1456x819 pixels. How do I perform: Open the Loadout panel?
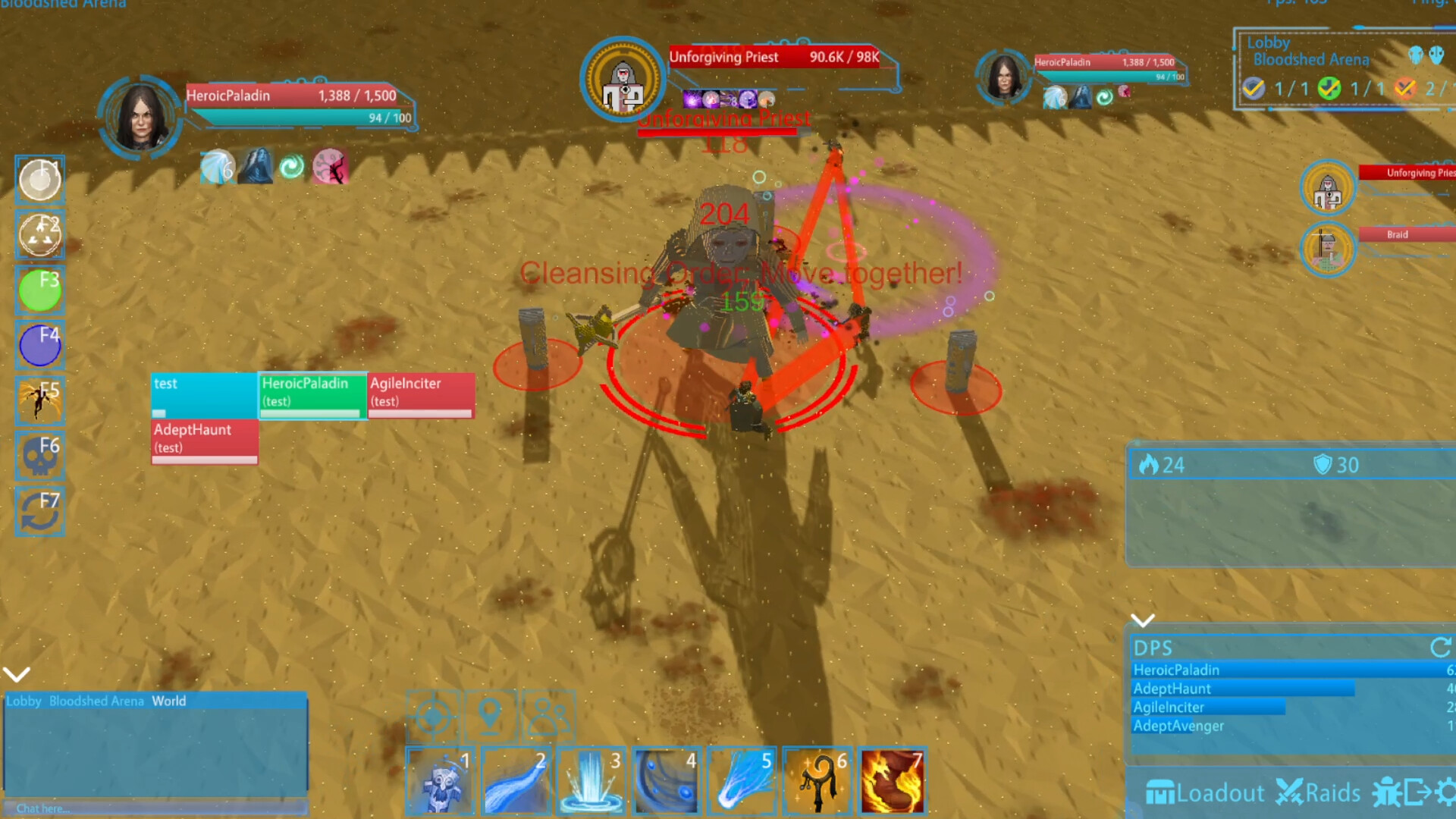pyautogui.click(x=1206, y=793)
